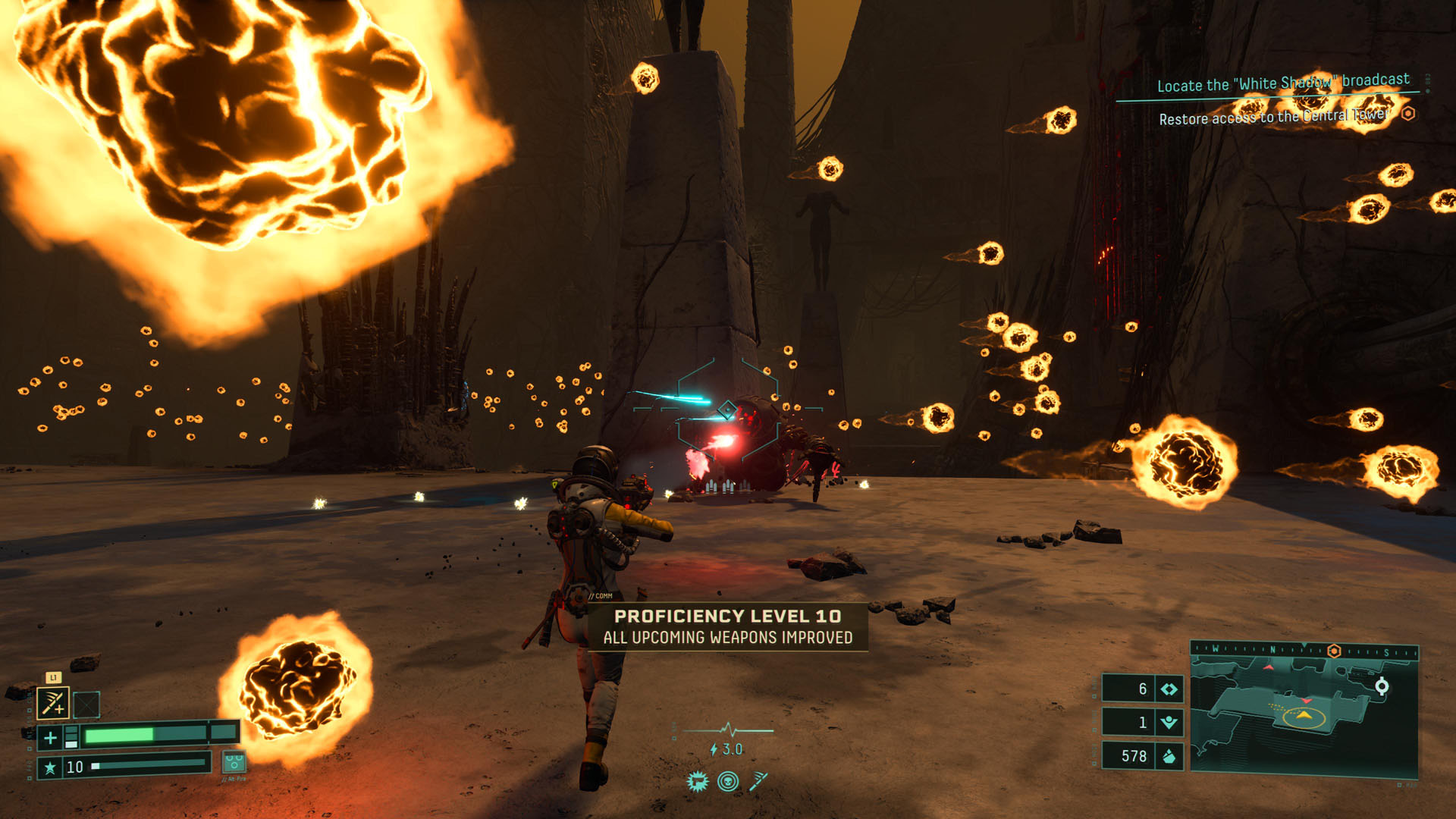The width and height of the screenshot is (1456, 819).
Task: Click the obolite icon beside the 578 counter
Action: pyautogui.click(x=1169, y=755)
